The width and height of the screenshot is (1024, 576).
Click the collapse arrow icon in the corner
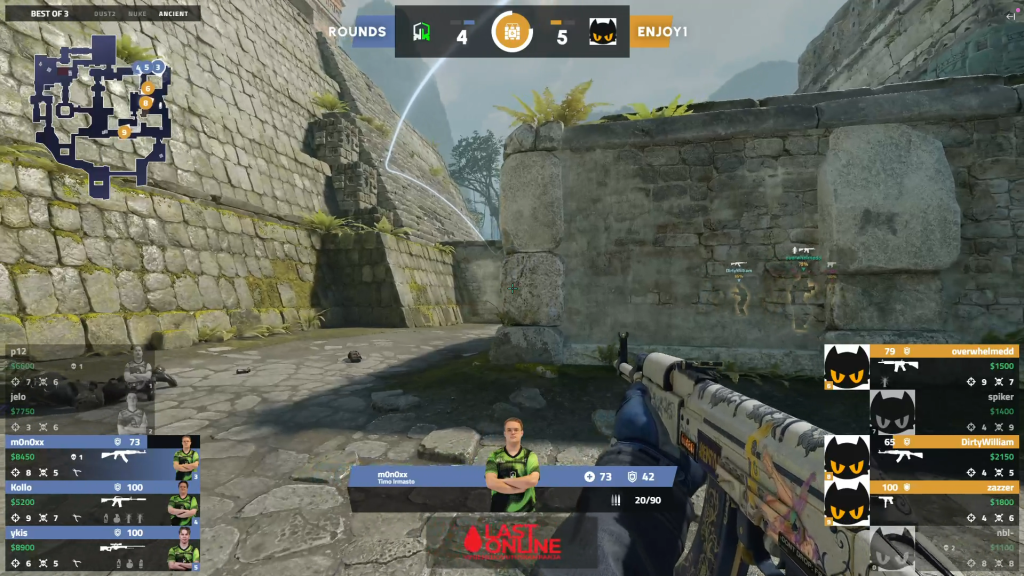[x=1009, y=18]
